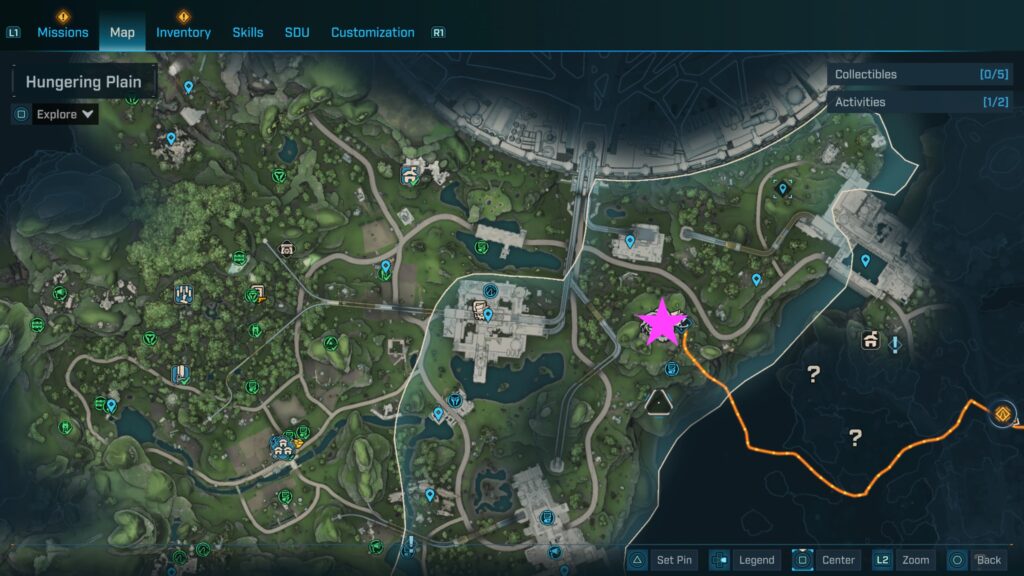Open the Explore filter dropdown

pyautogui.click(x=66, y=114)
